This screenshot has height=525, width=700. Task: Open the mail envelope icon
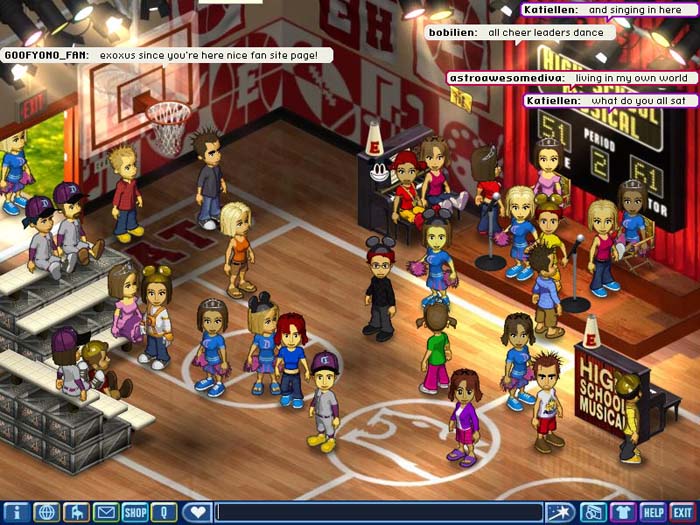click(105, 513)
